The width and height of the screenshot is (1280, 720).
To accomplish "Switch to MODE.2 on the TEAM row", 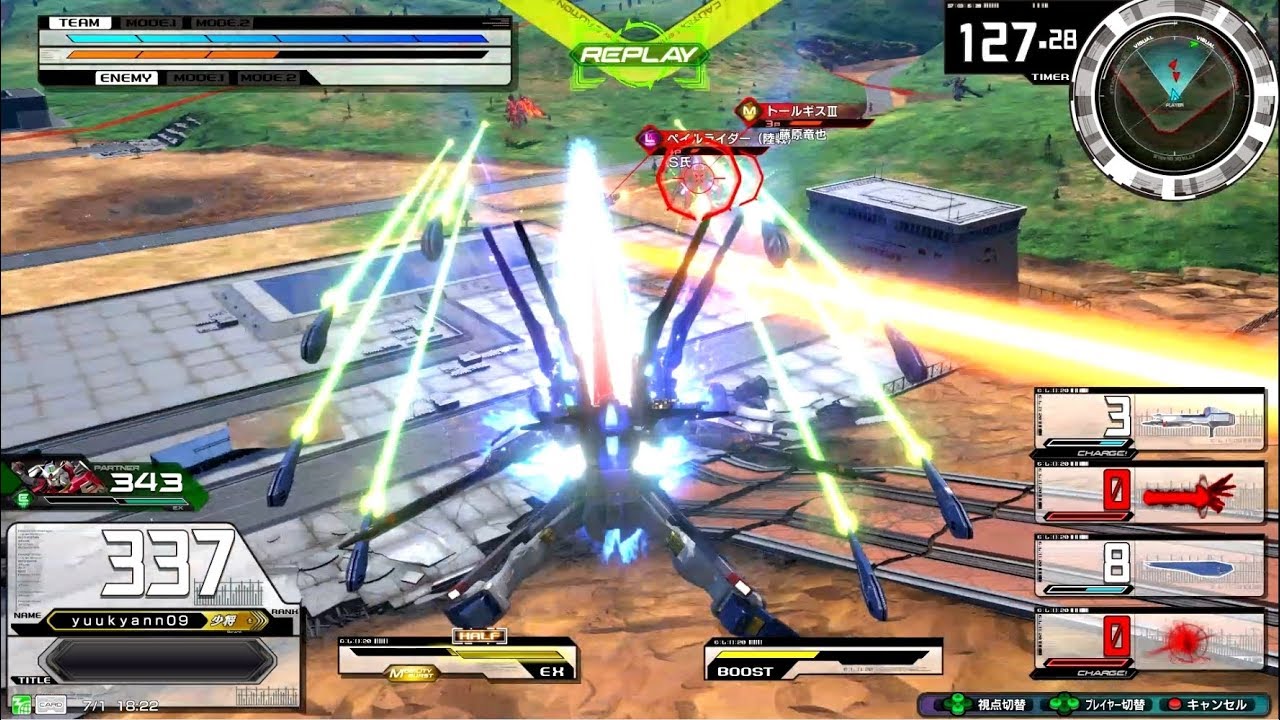I will (221, 22).
